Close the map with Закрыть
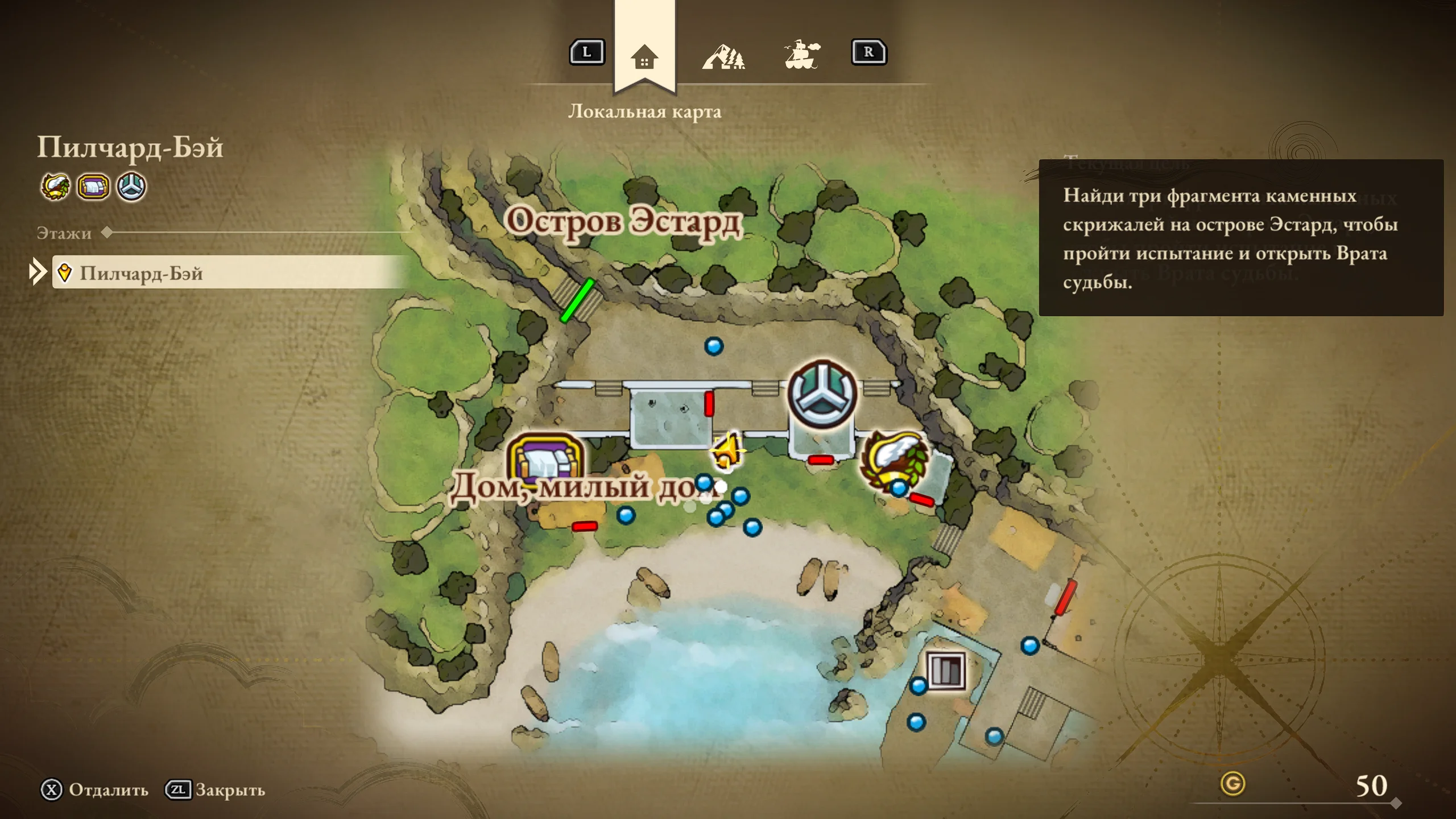1456x819 pixels. point(216,790)
